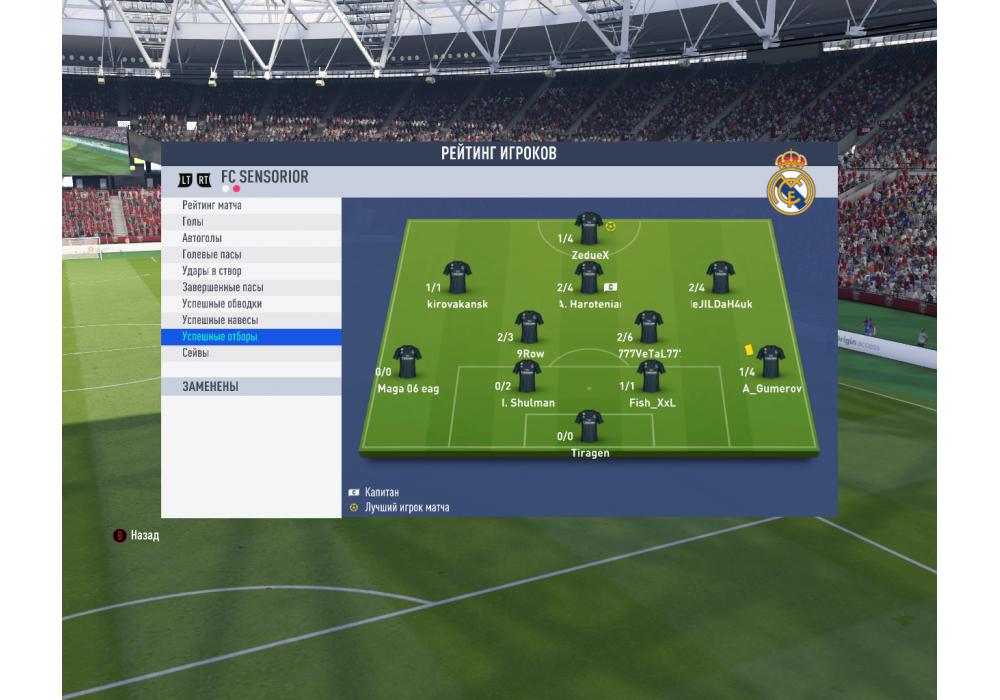Pick striker ZedueX on the pitch

pyautogui.click(x=589, y=228)
